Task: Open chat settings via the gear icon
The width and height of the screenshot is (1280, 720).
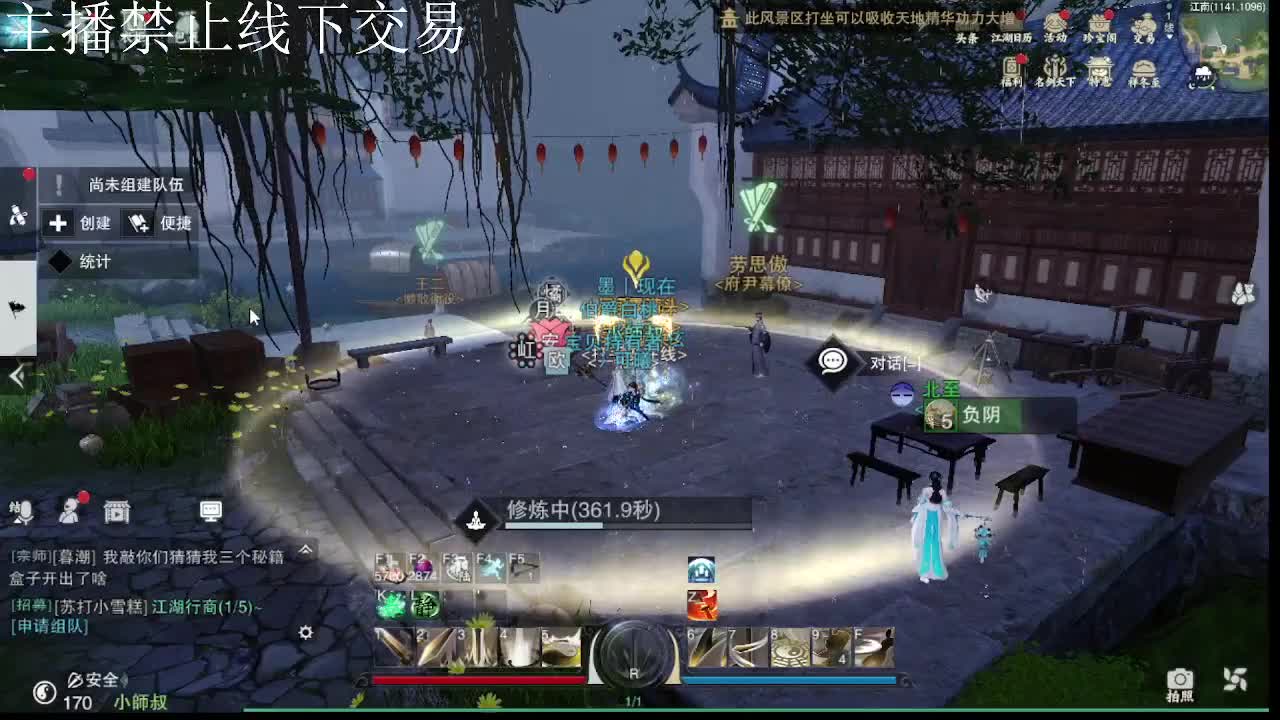Action: [x=307, y=633]
